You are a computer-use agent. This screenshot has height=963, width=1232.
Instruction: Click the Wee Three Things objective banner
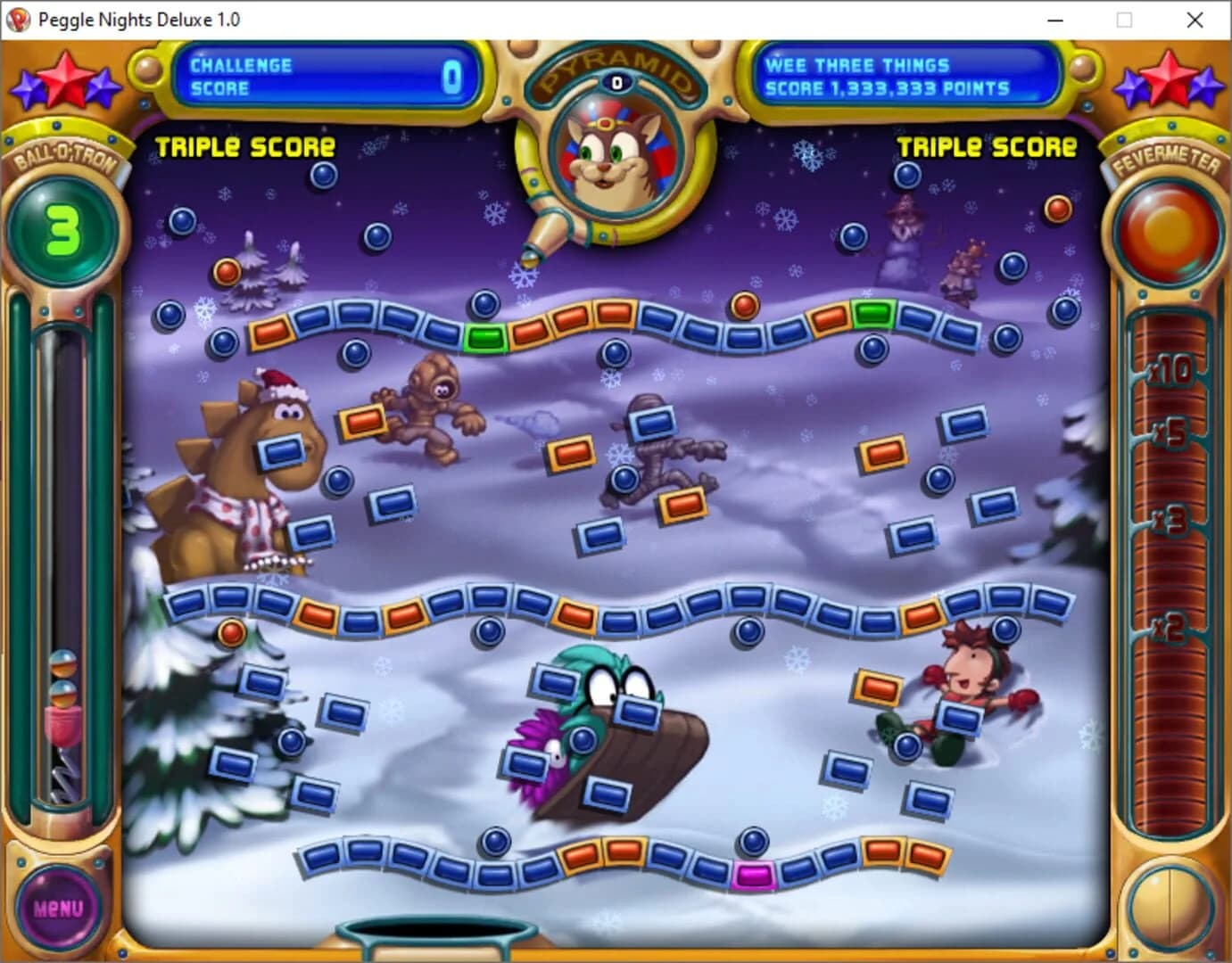pyautogui.click(x=904, y=77)
